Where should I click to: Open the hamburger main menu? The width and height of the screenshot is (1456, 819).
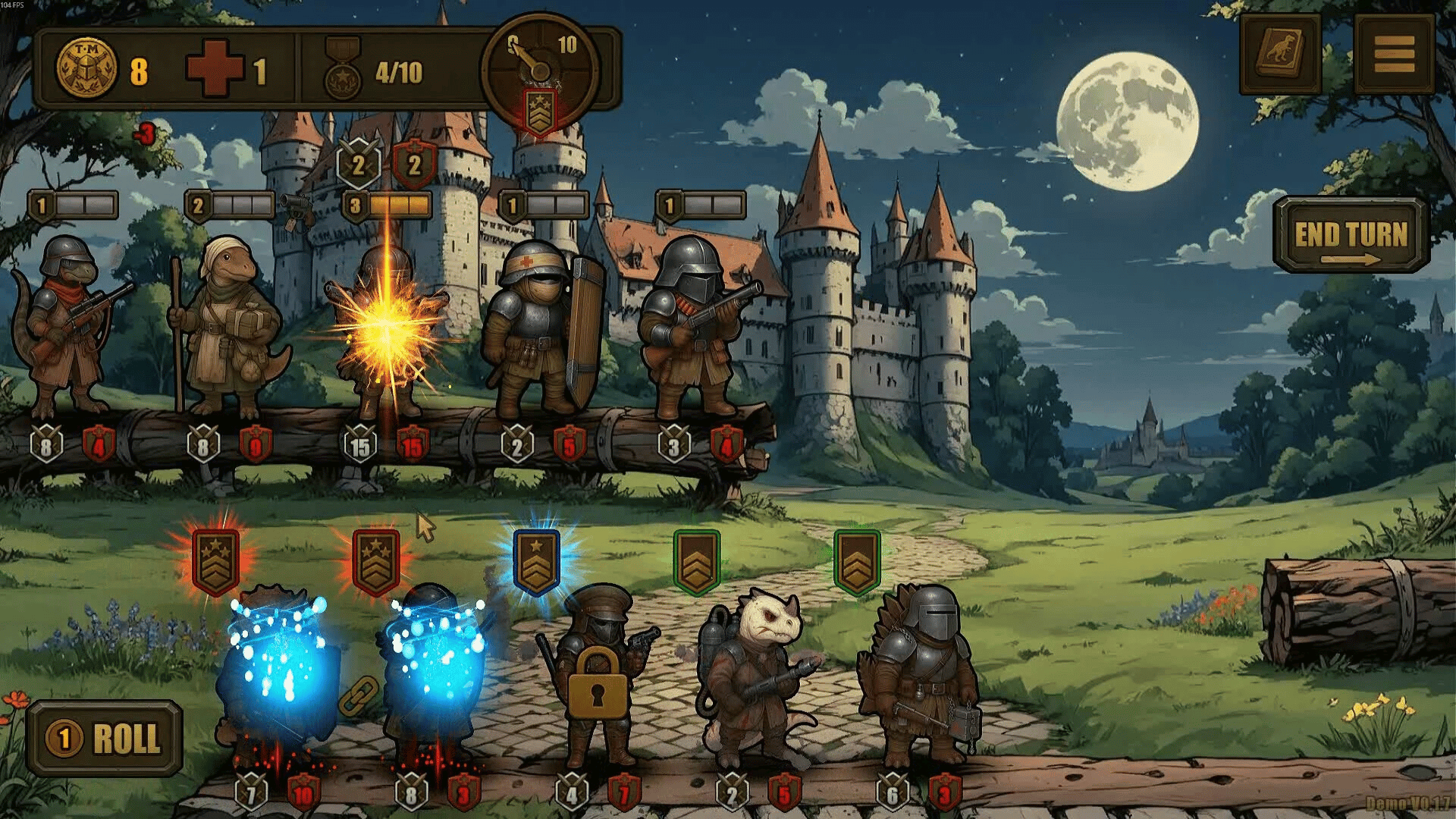point(1394,55)
